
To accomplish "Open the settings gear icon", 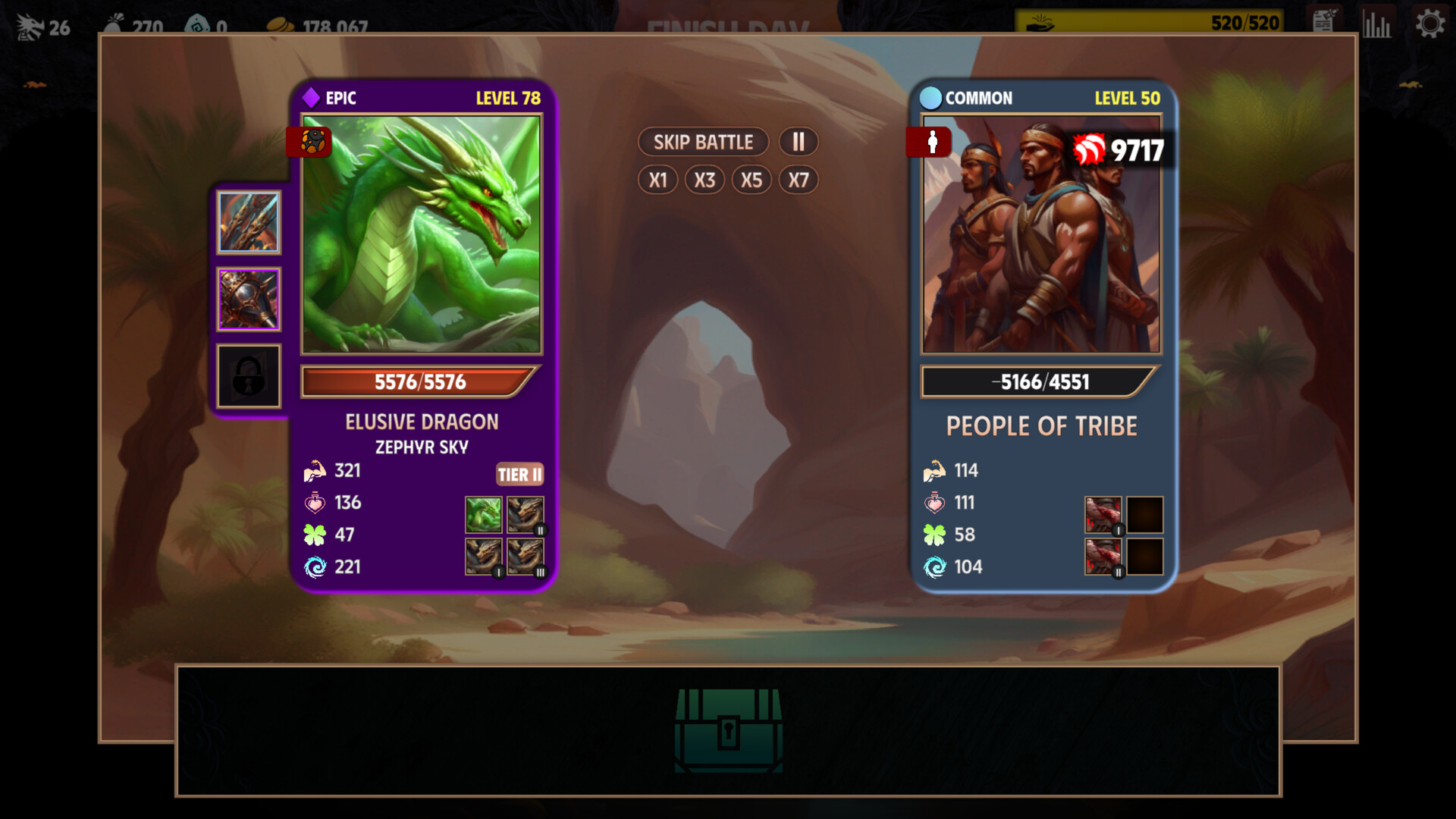I will pos(1429,24).
